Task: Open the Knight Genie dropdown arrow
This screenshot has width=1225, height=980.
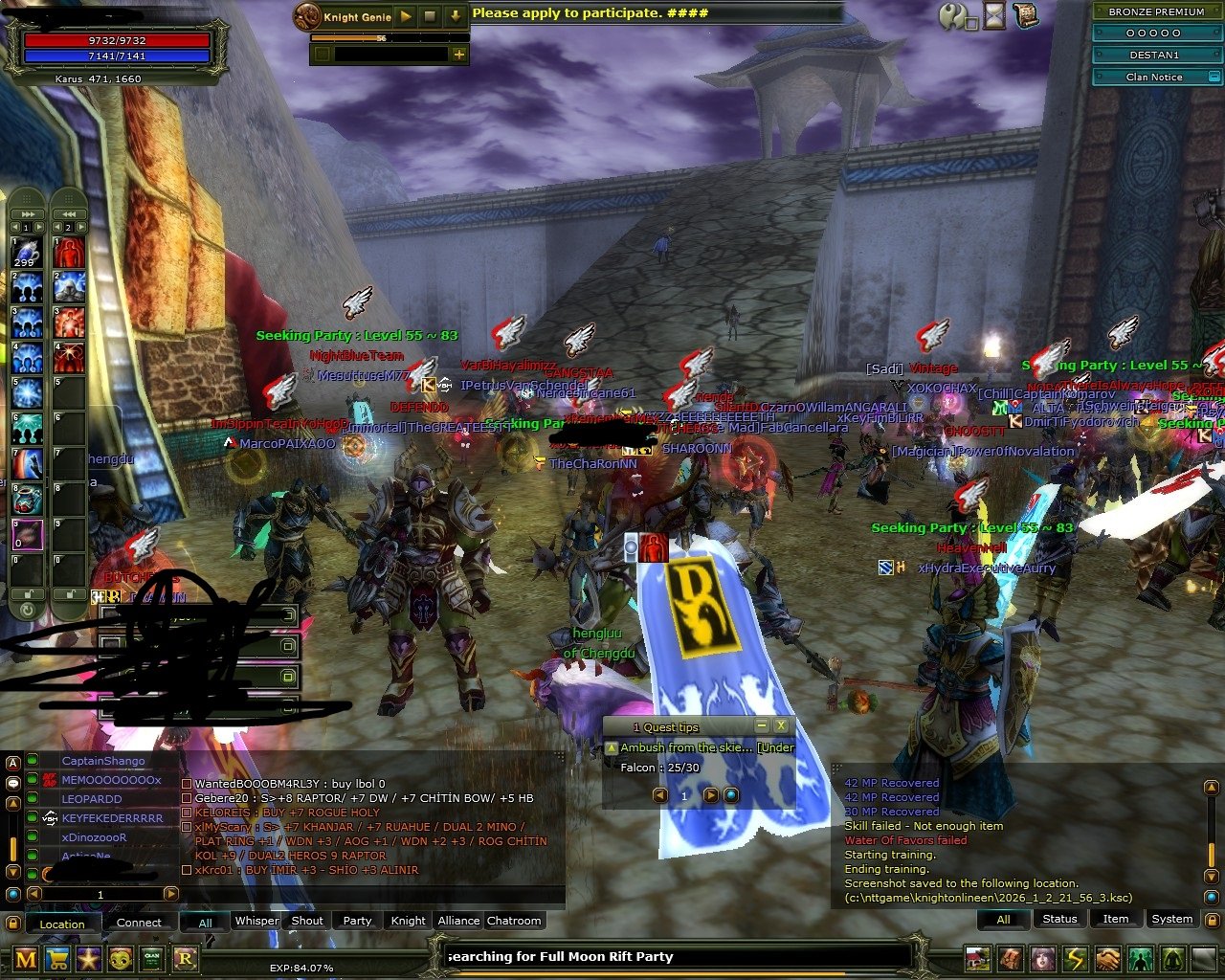Action: click(x=456, y=16)
